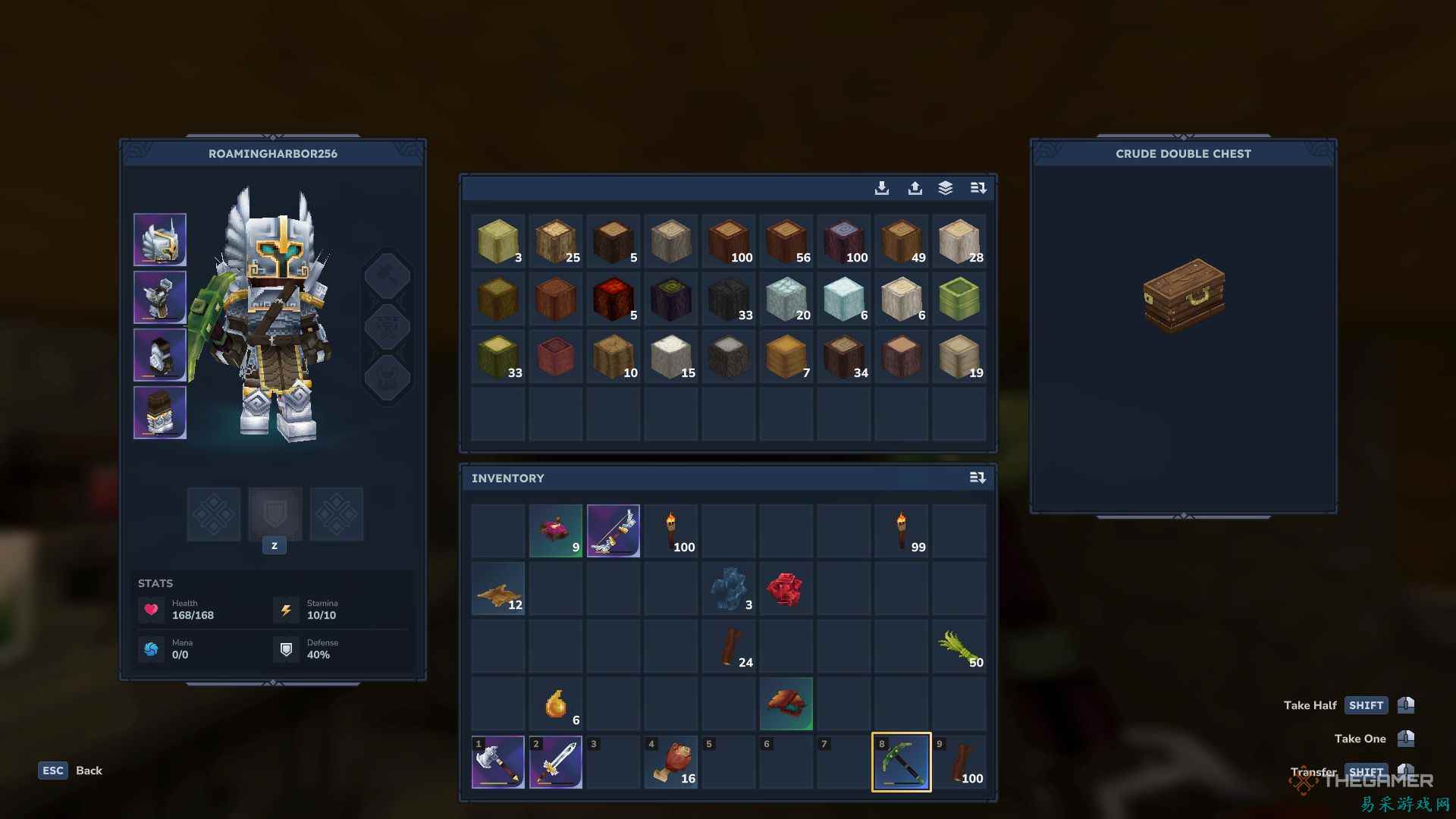Click the Health heart icon in Stats

151,609
